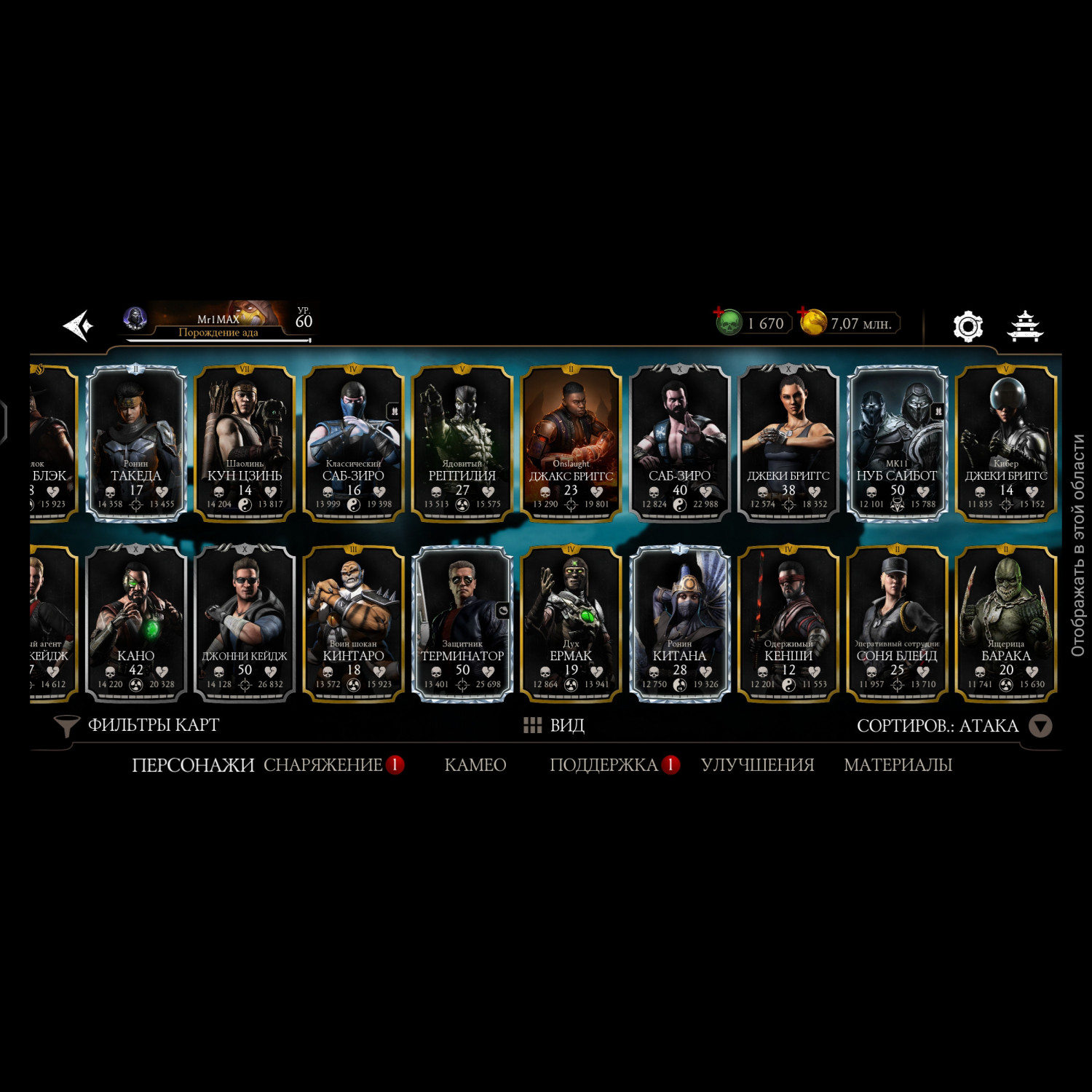Open the ПОДДЕРЖКА tab
The height and width of the screenshot is (1092, 1092).
click(604, 765)
